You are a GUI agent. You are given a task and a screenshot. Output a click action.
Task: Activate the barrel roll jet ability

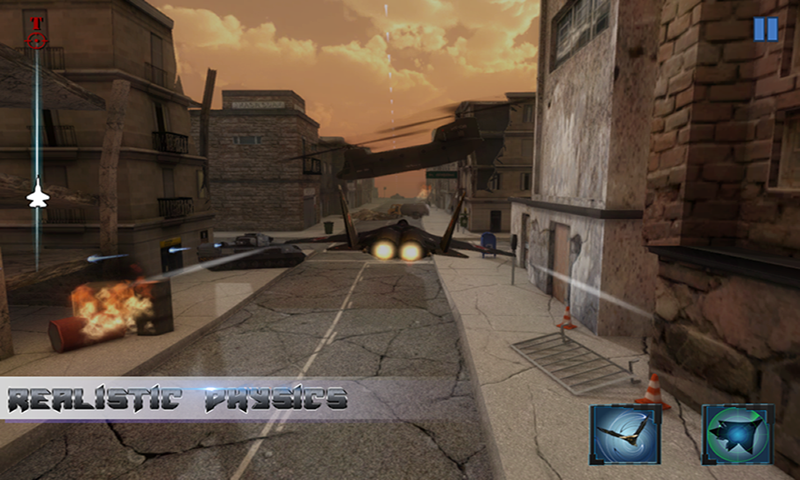[x=625, y=435]
